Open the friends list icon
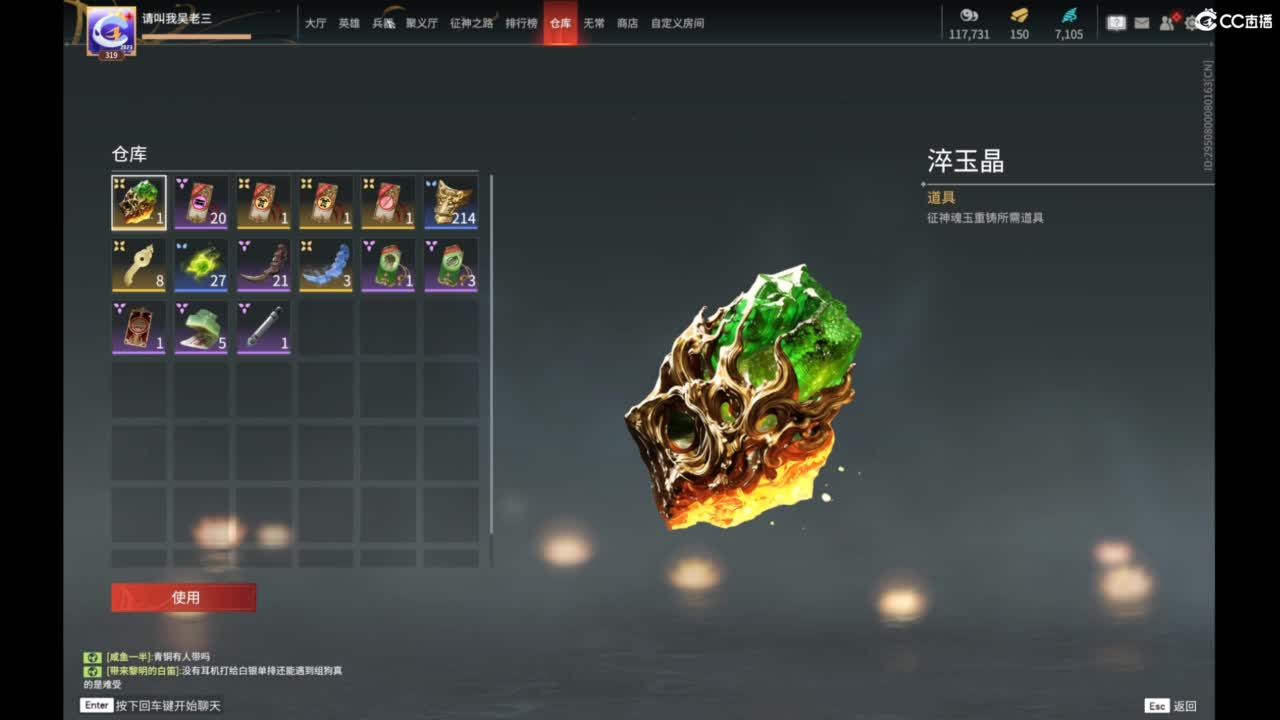Image resolution: width=1280 pixels, height=720 pixels. click(x=1165, y=21)
